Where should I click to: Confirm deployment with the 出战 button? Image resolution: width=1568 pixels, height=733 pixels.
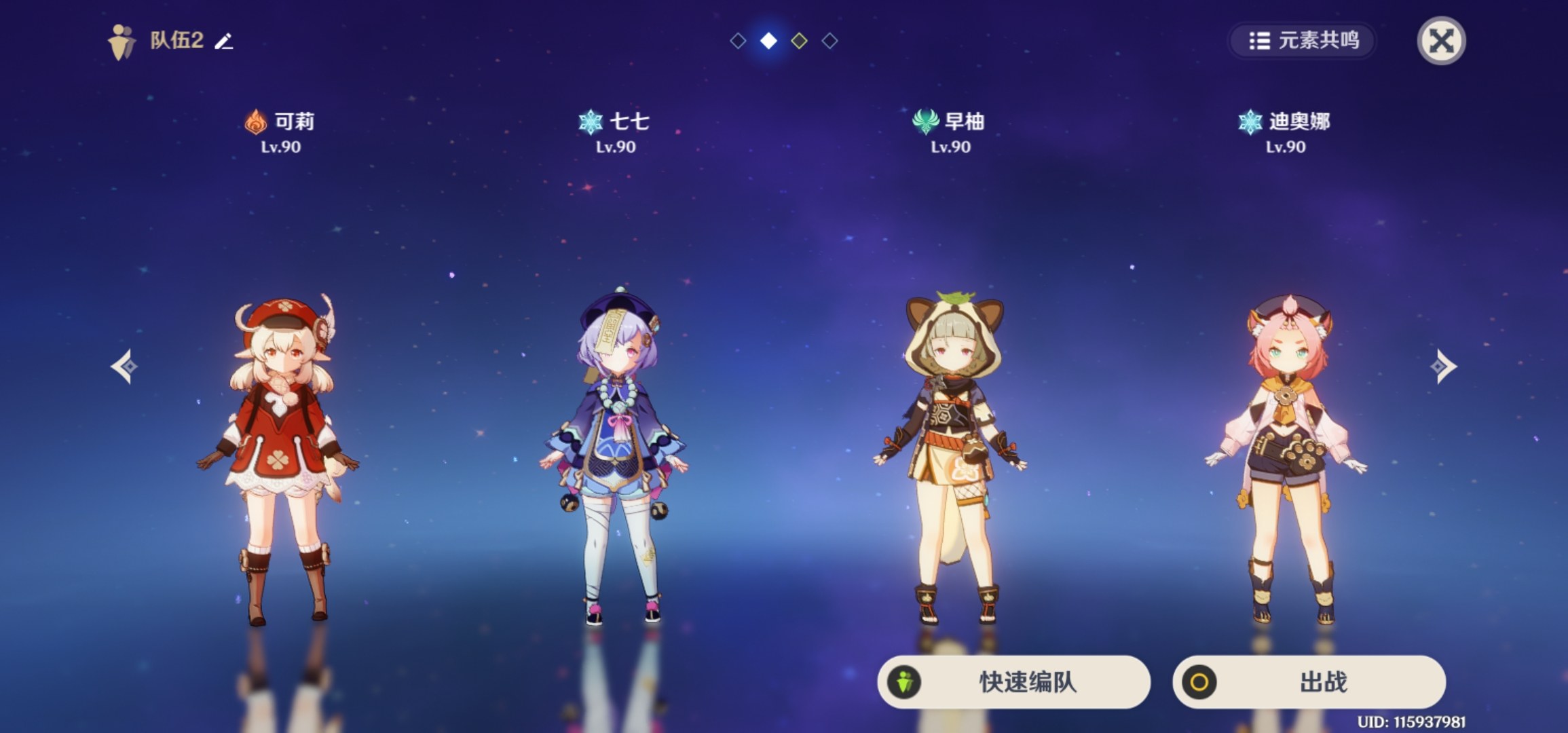point(1309,681)
